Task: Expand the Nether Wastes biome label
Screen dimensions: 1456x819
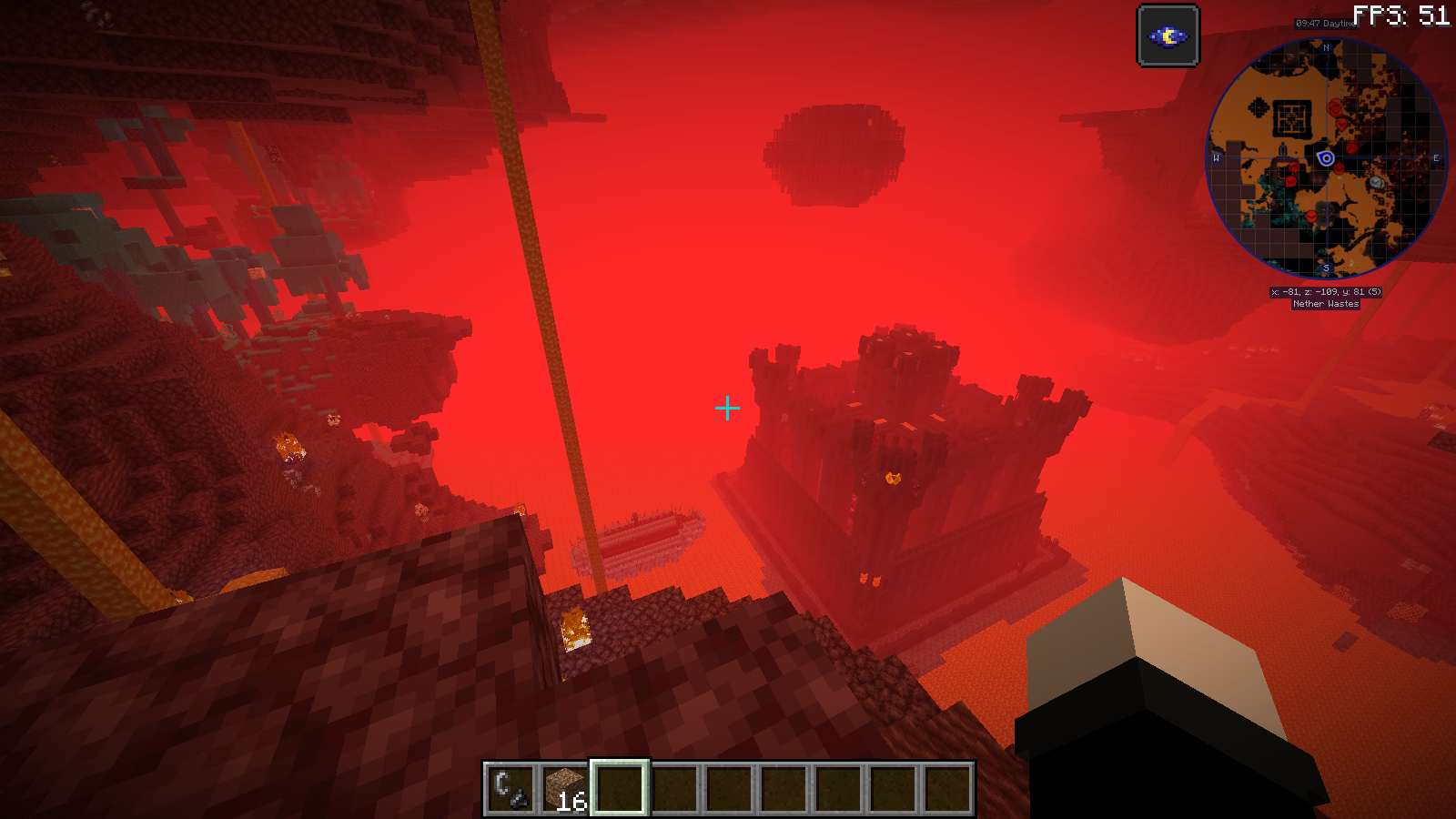Action: point(1326,304)
